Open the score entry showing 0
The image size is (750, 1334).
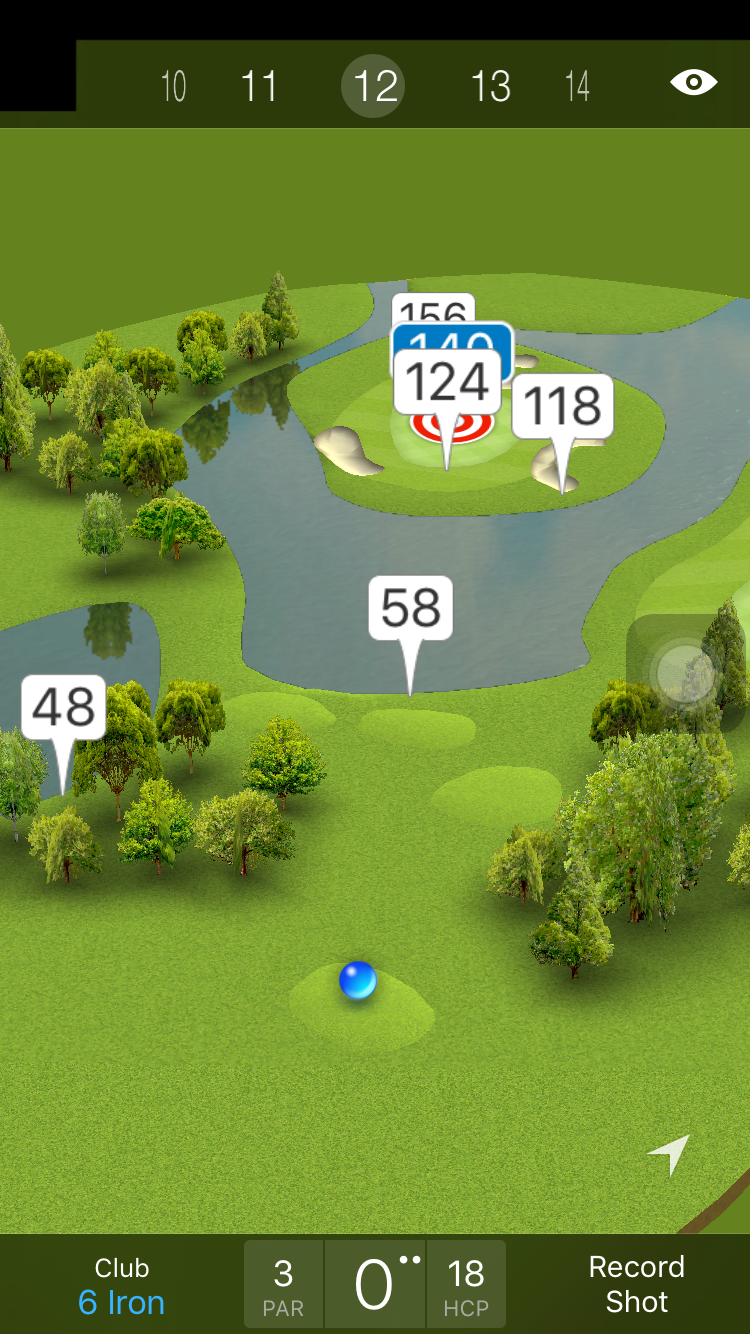coord(375,1285)
